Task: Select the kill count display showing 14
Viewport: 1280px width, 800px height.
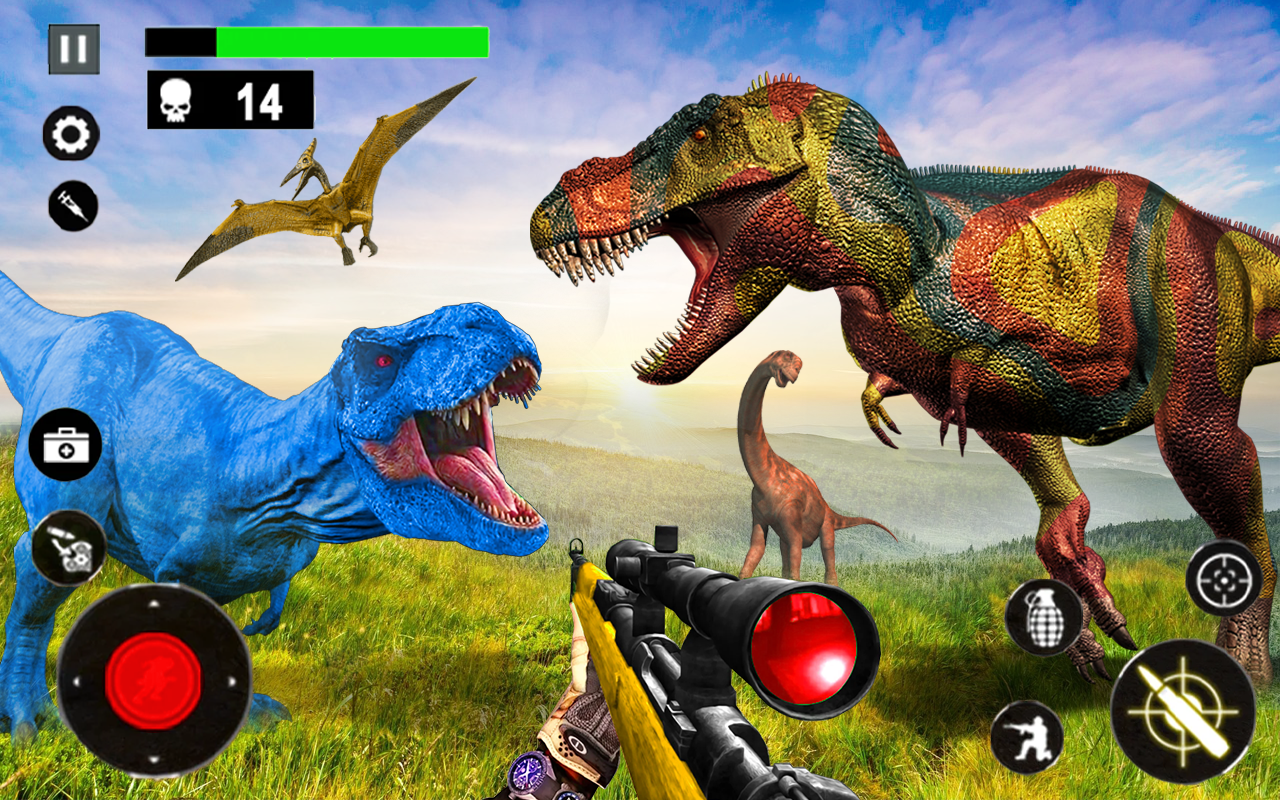Action: click(256, 97)
